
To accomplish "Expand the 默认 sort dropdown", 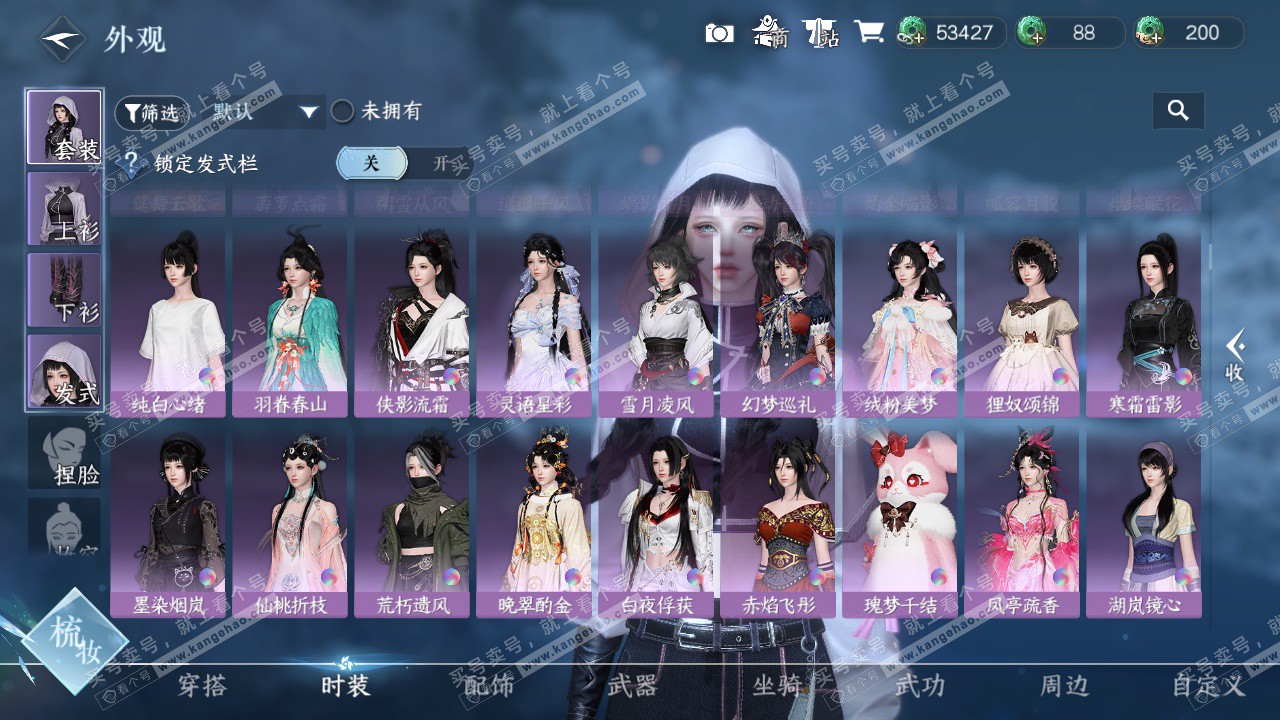I will coord(265,112).
